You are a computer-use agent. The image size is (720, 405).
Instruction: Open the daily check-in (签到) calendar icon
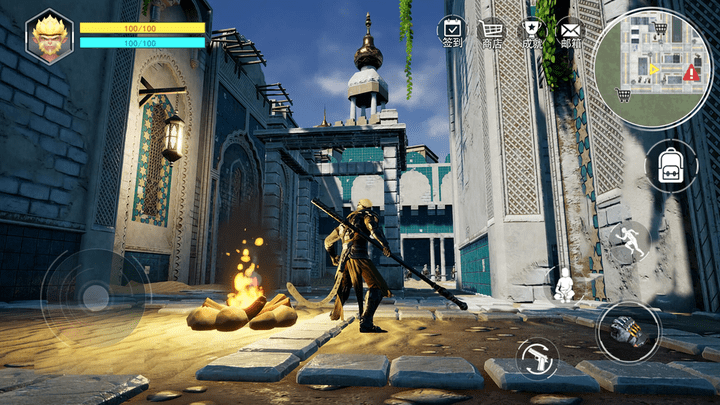[452, 31]
